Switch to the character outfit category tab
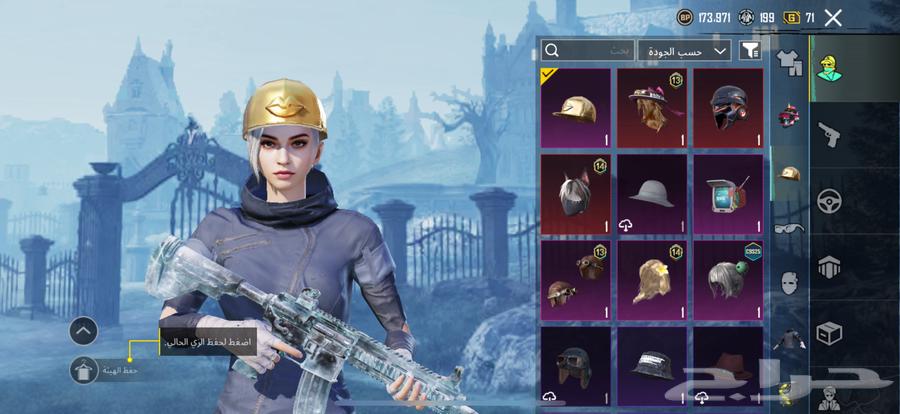Image resolution: width=900 pixels, height=414 pixels. [x=829, y=69]
